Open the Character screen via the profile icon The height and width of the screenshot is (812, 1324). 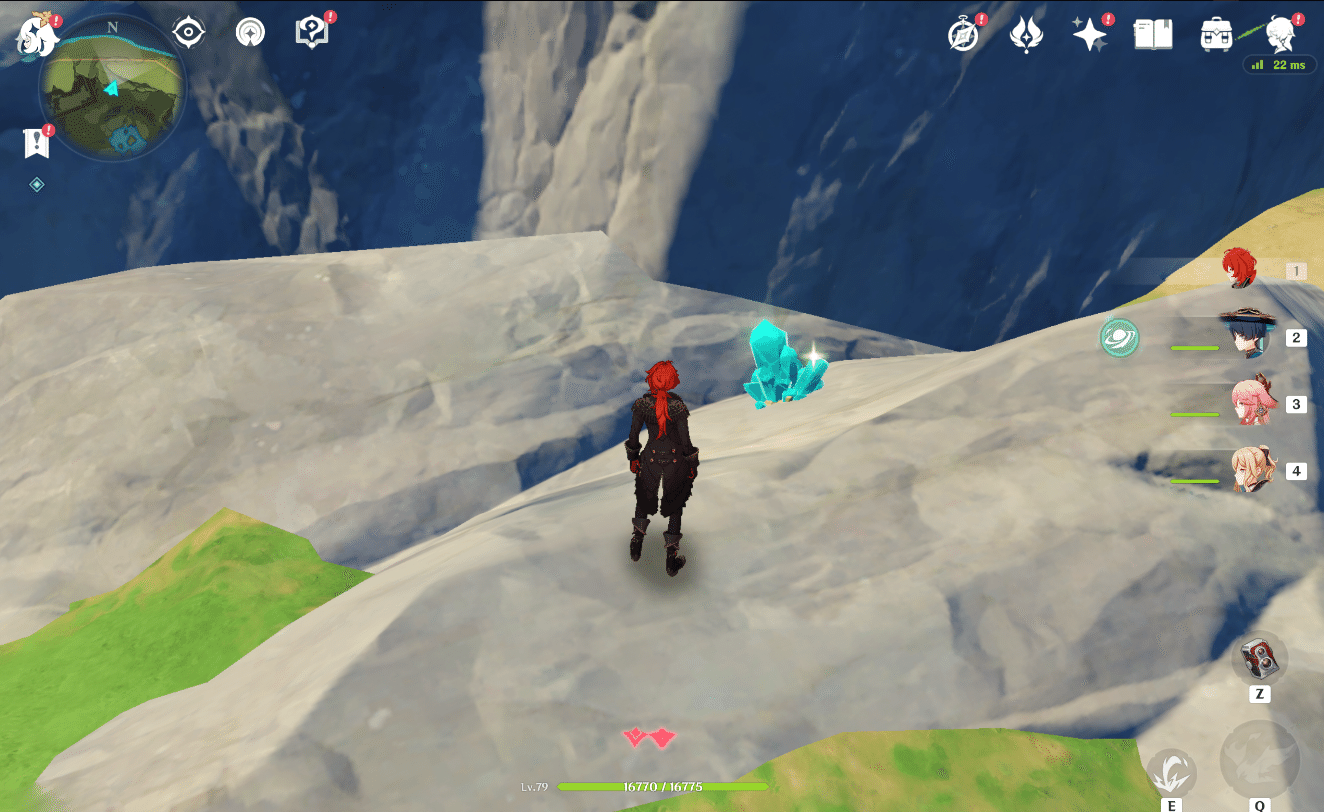point(1283,32)
